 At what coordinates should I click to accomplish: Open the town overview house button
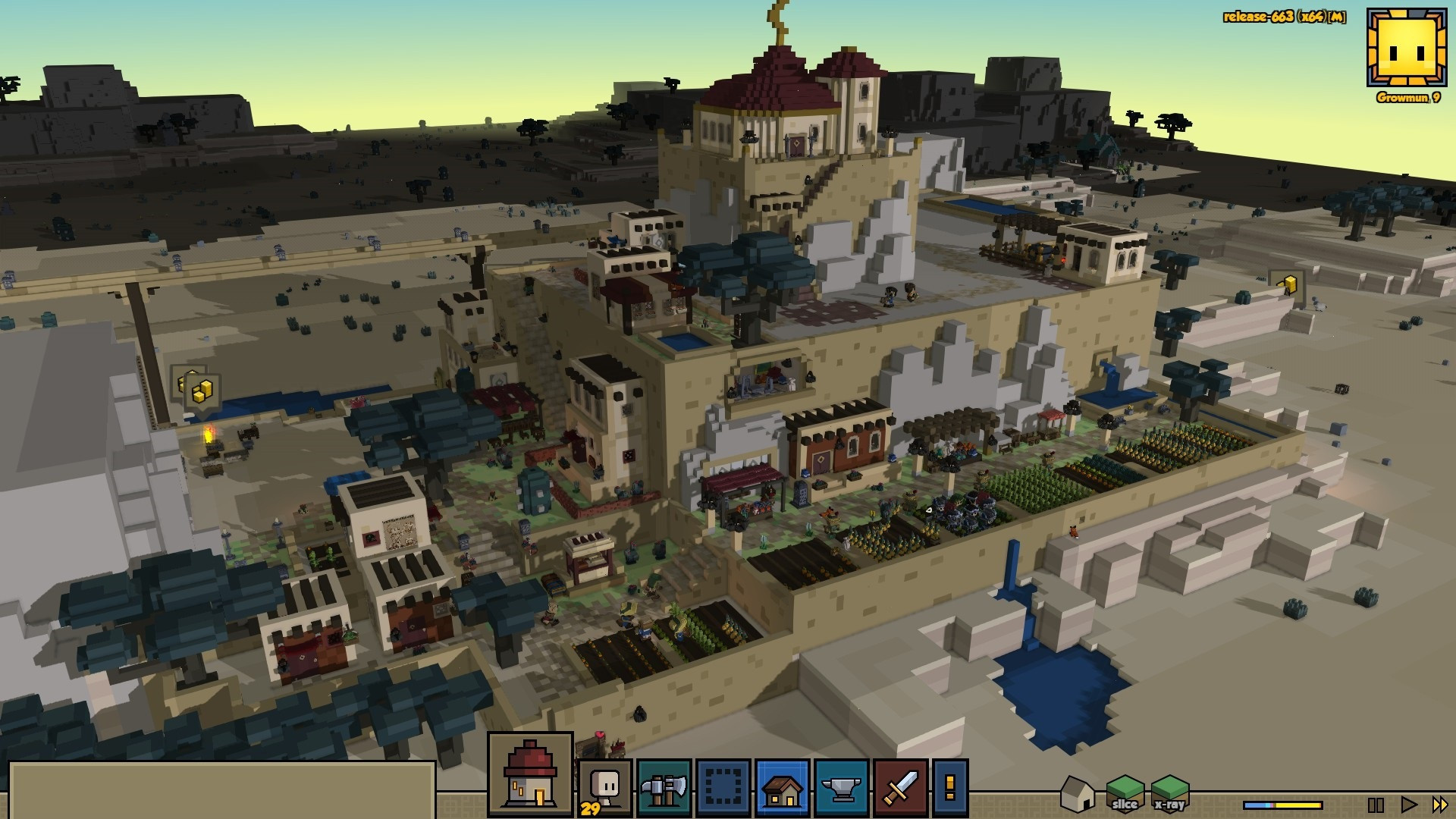pyautogui.click(x=530, y=774)
